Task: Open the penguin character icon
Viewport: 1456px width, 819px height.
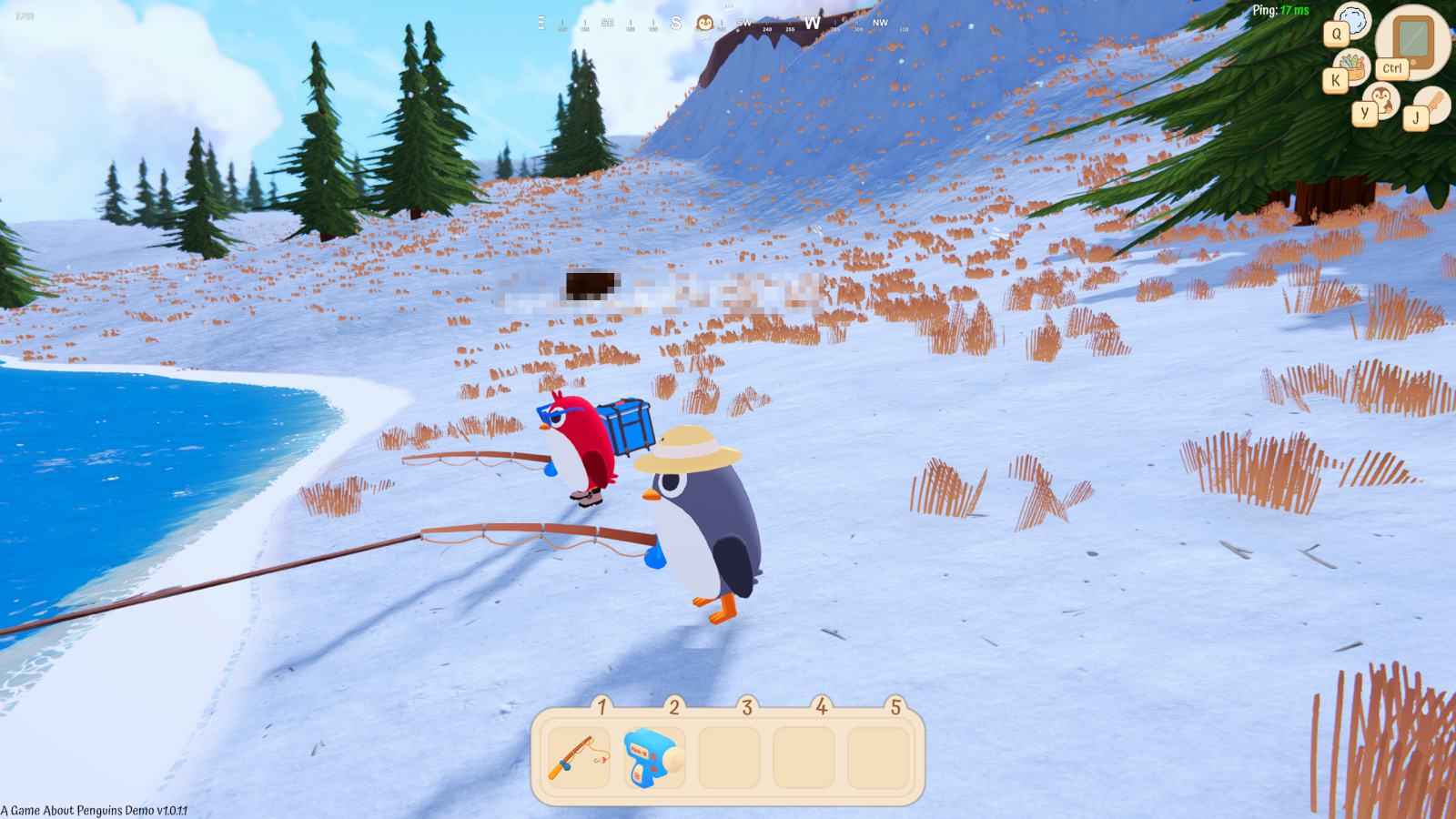Action: 1384,97
